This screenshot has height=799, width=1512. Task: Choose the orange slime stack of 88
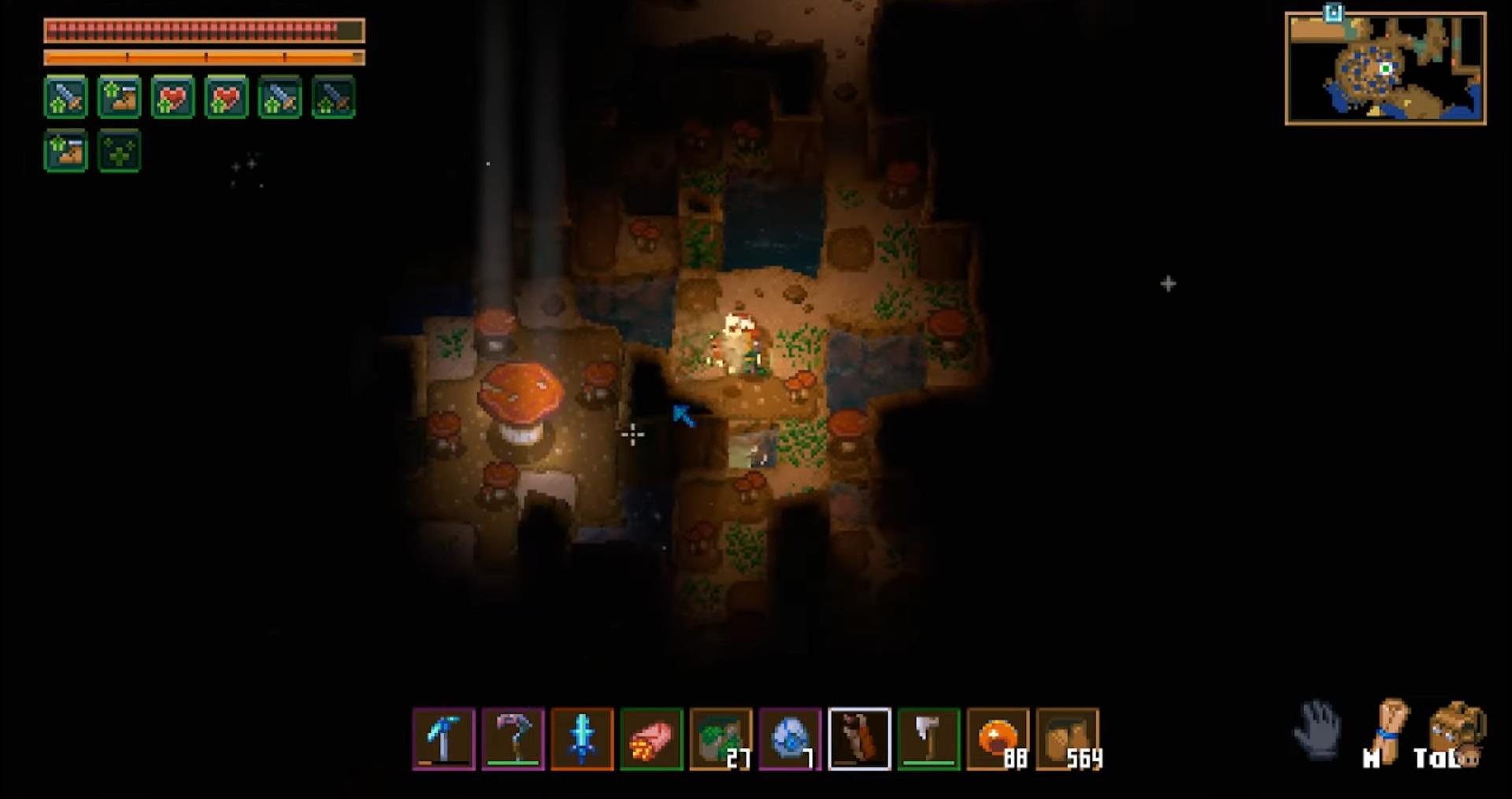[998, 738]
